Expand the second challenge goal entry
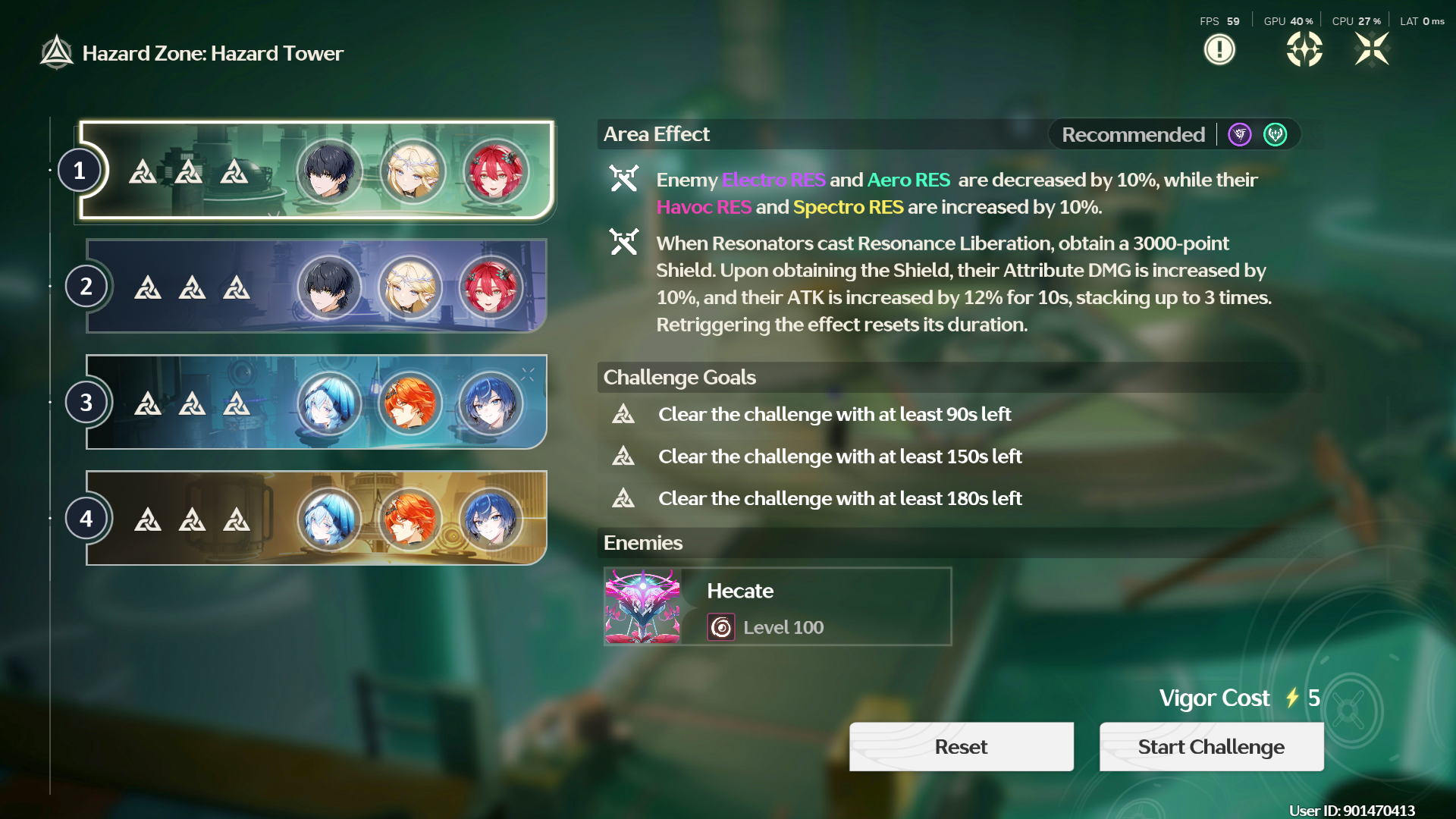Image resolution: width=1456 pixels, height=819 pixels. point(839,457)
